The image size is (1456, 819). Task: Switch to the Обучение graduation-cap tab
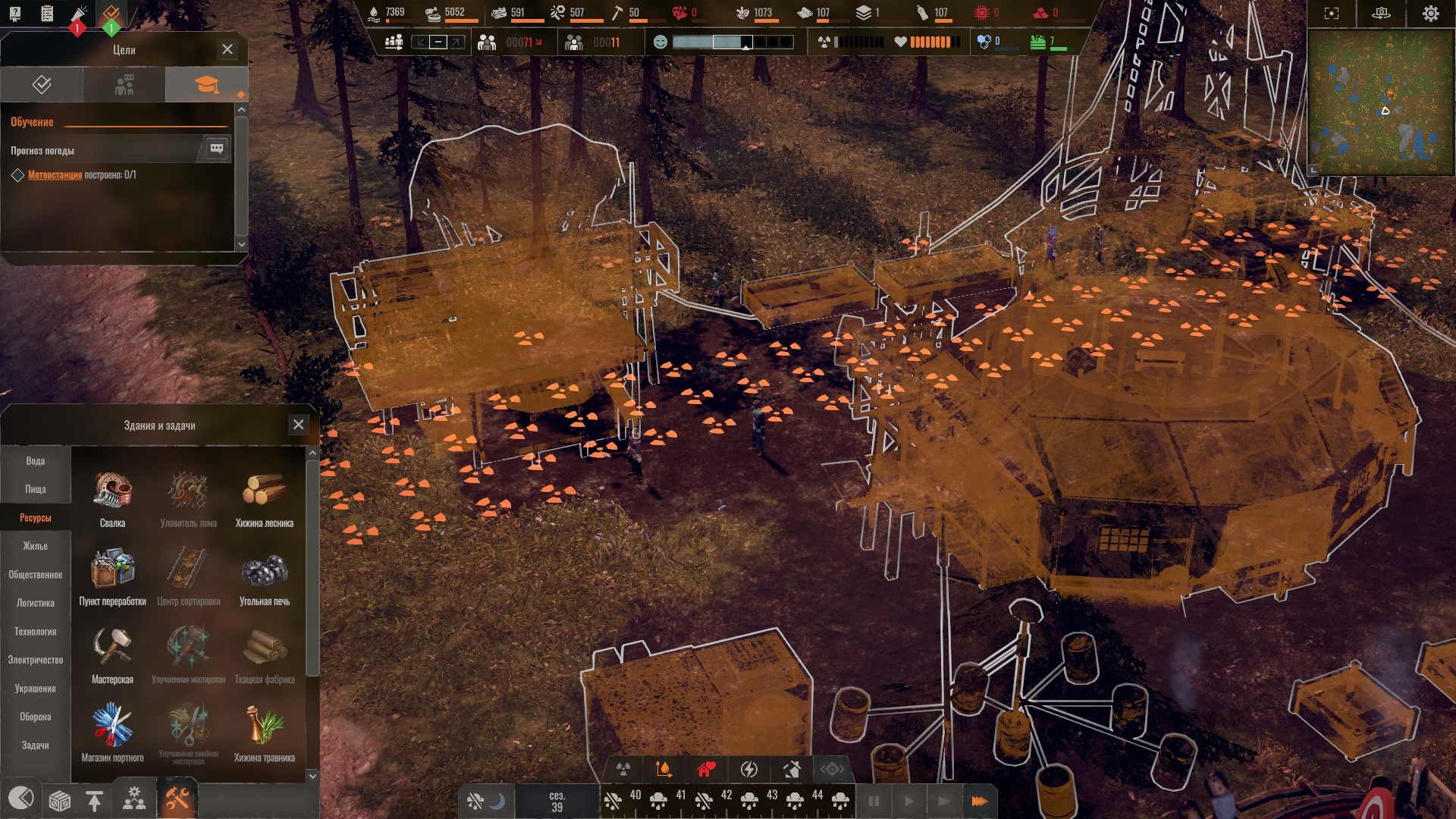coord(206,84)
